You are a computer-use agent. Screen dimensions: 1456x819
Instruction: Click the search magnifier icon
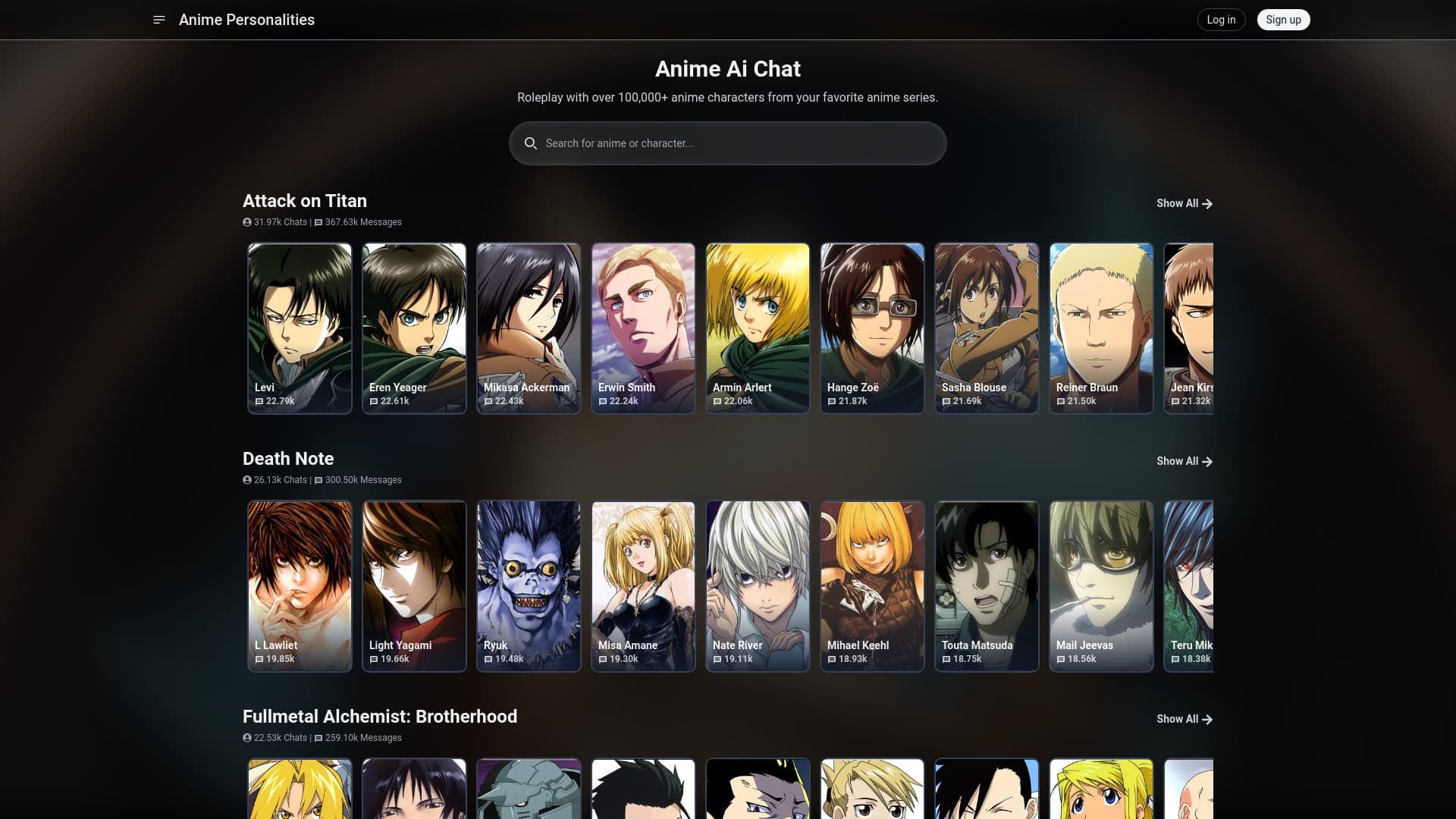(x=531, y=143)
